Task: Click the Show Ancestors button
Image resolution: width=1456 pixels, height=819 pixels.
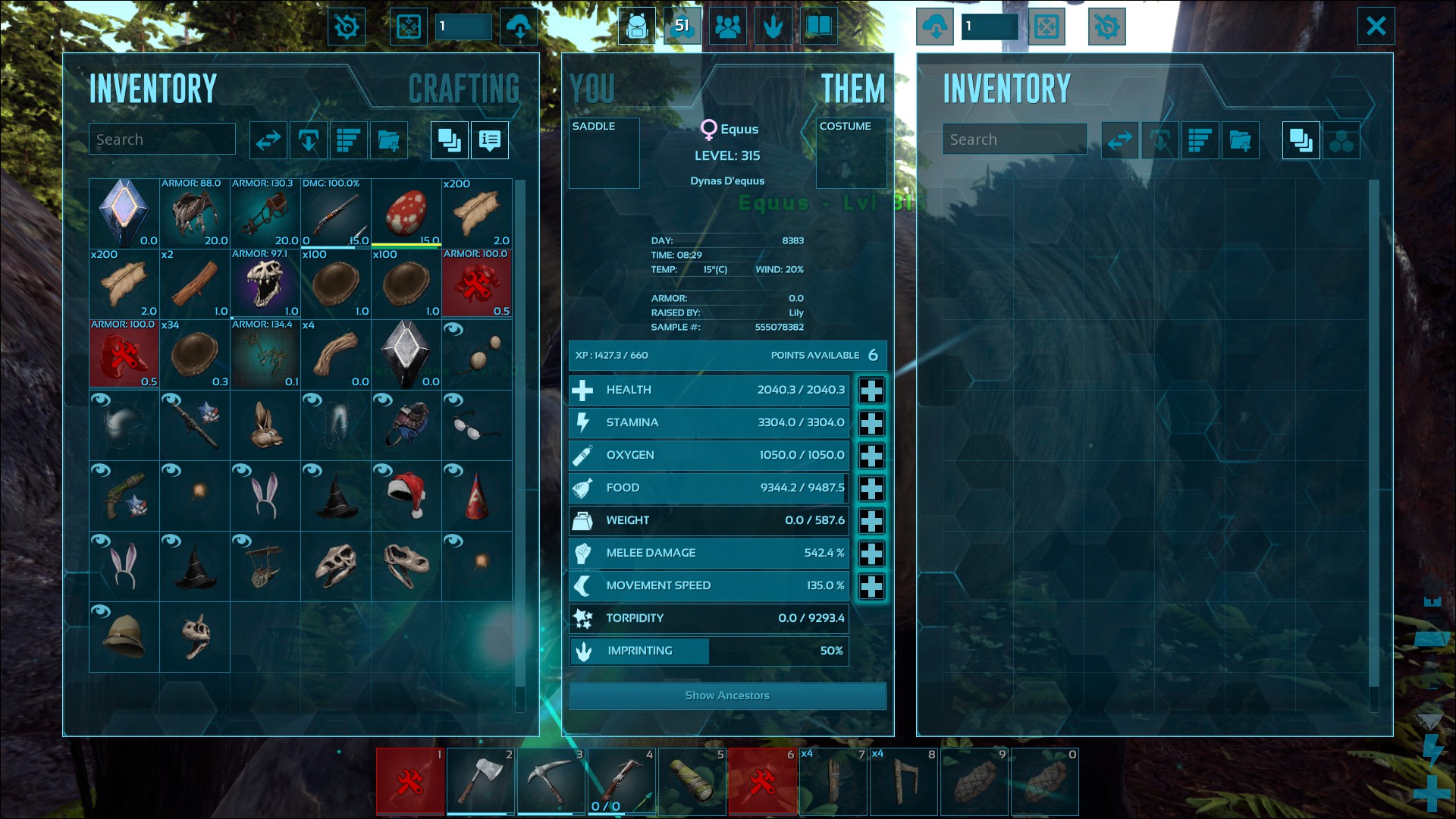Action: pos(726,695)
